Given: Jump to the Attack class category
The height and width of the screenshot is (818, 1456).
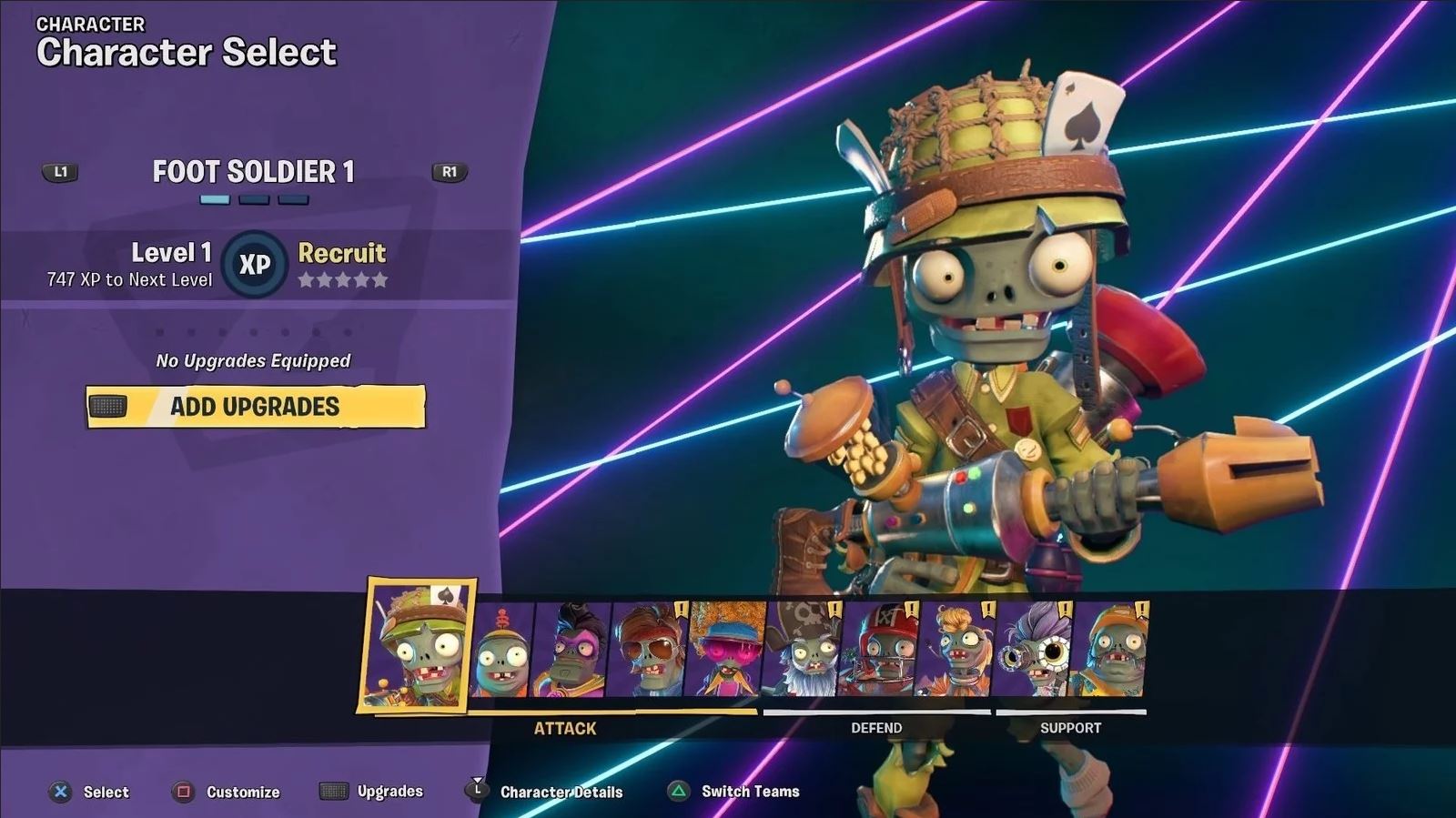Looking at the screenshot, I should click(x=565, y=728).
